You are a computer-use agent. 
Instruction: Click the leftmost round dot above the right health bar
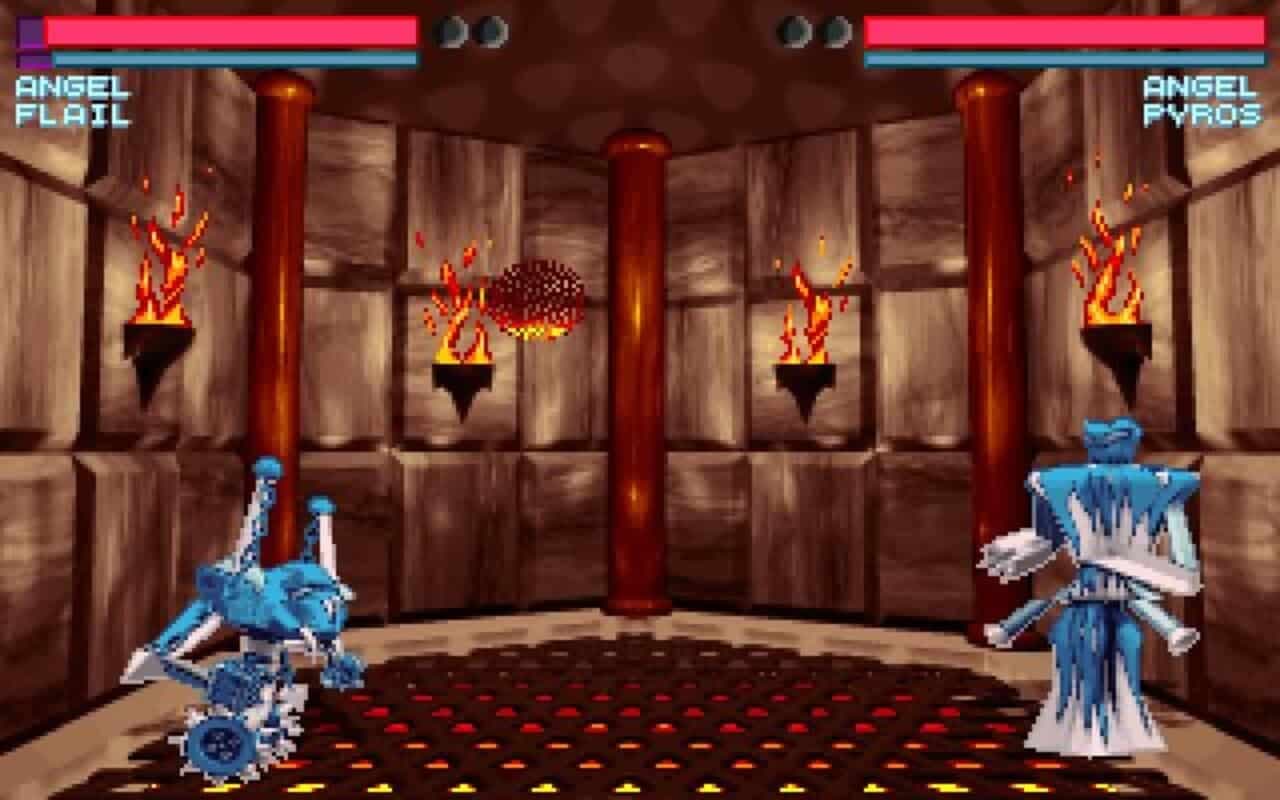793,31
